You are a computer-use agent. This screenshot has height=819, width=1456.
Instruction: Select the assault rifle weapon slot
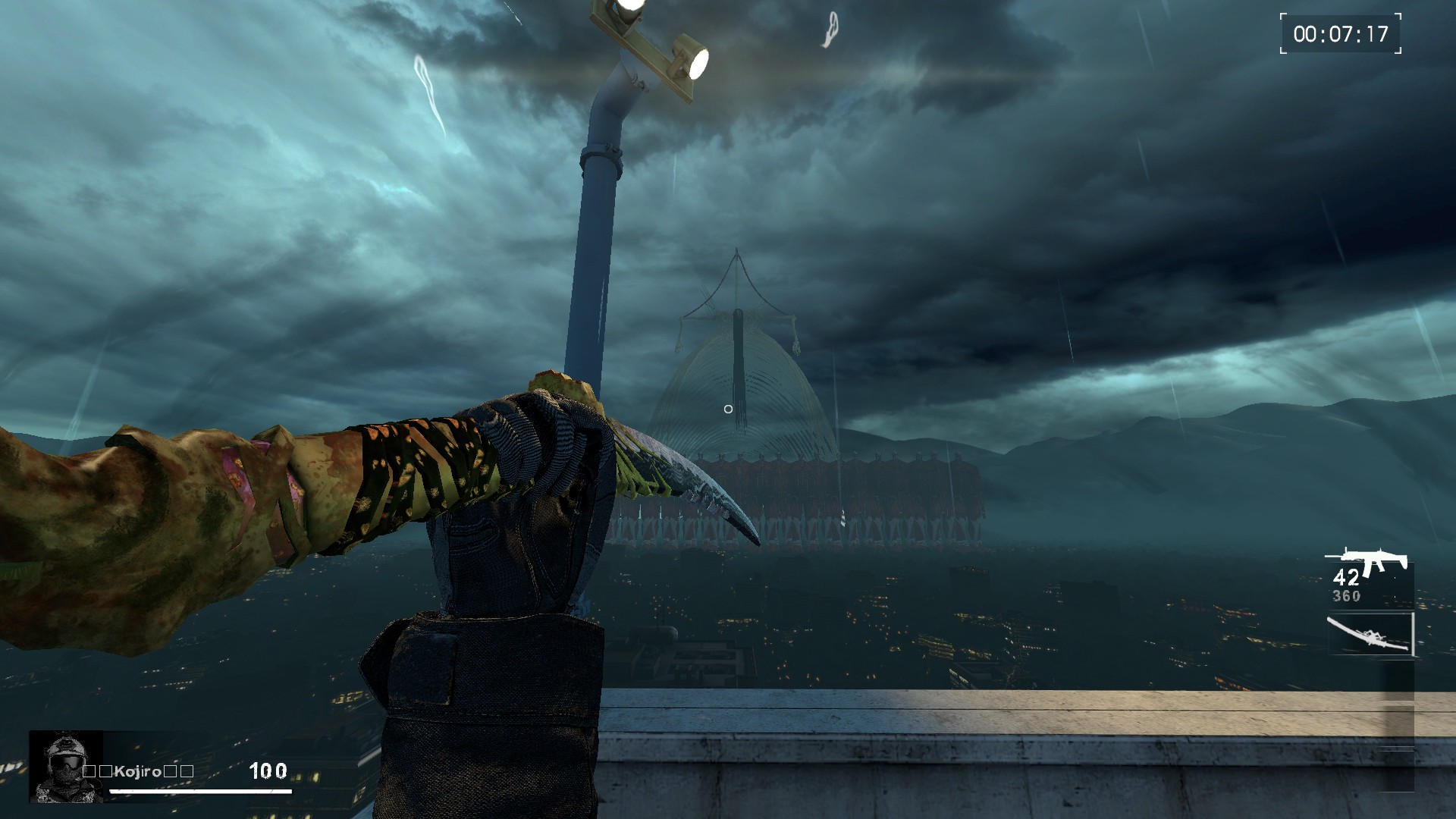point(1370,577)
